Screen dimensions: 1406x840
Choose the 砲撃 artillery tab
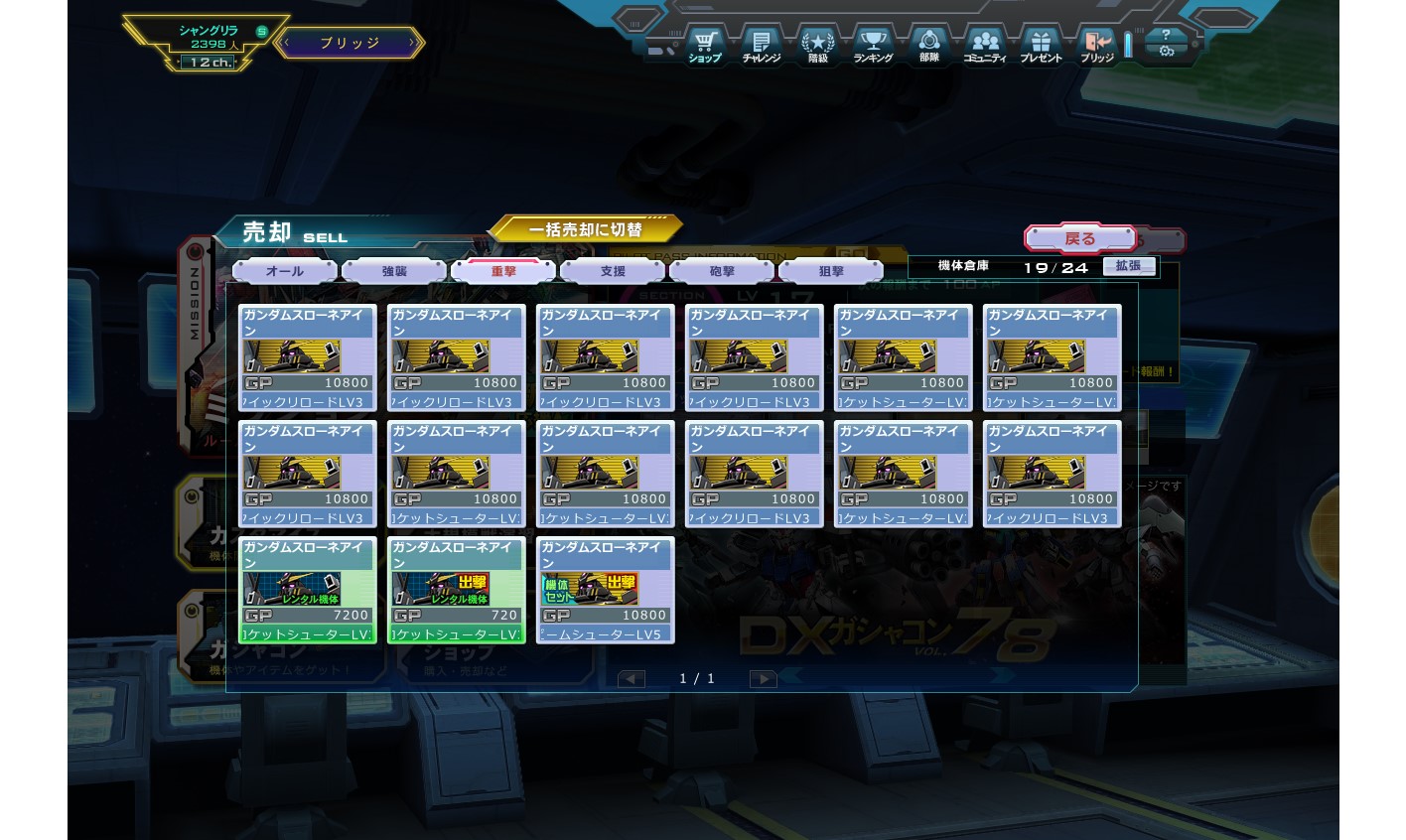click(x=722, y=271)
